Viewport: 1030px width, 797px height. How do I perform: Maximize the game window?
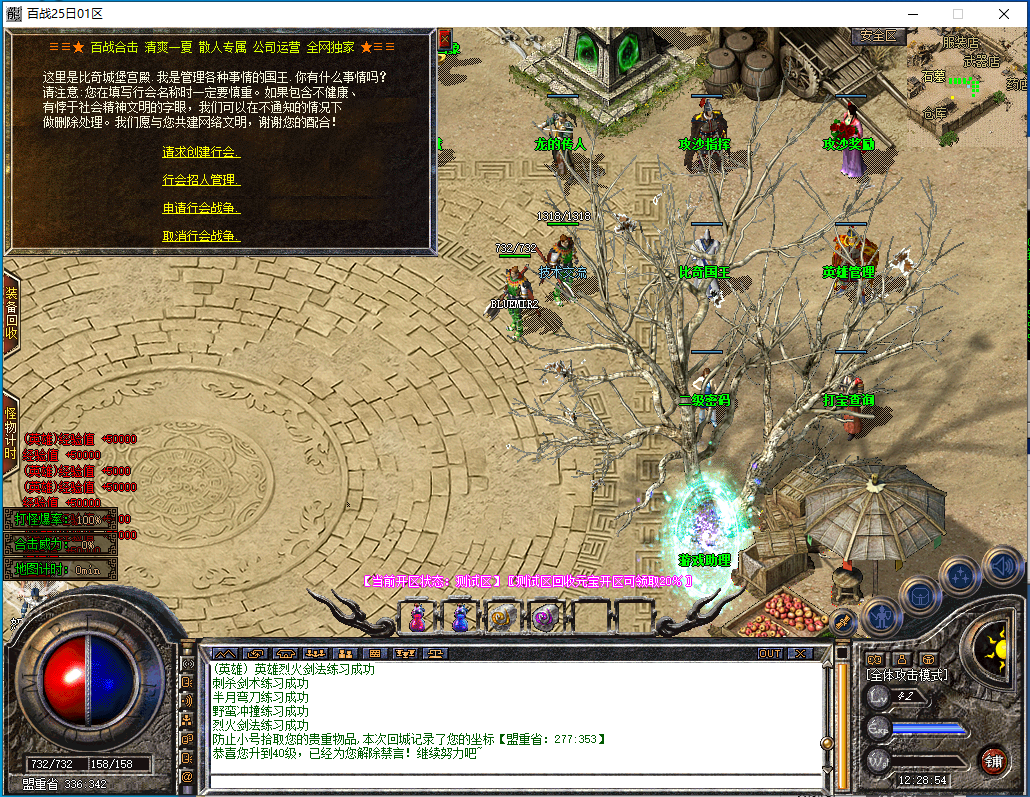pyautogui.click(x=958, y=14)
